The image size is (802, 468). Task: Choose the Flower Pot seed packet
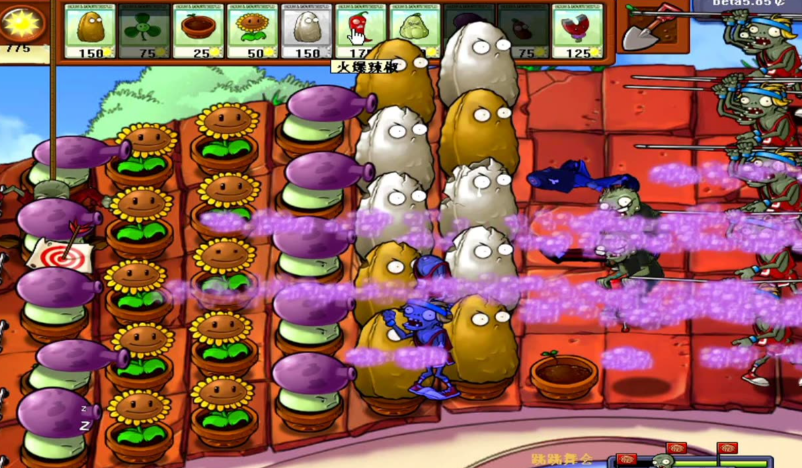(198, 30)
